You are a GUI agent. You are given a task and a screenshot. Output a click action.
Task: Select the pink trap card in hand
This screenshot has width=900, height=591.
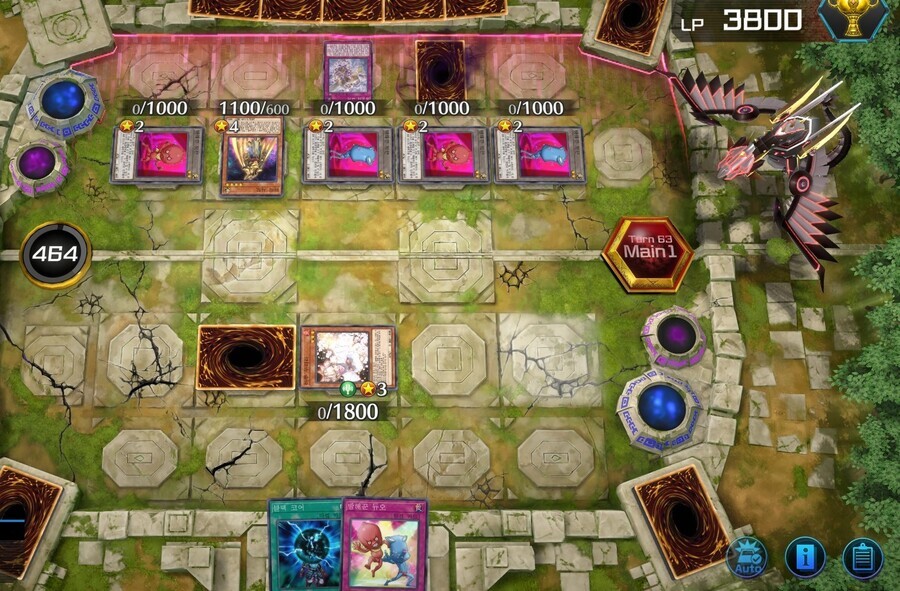(385, 545)
